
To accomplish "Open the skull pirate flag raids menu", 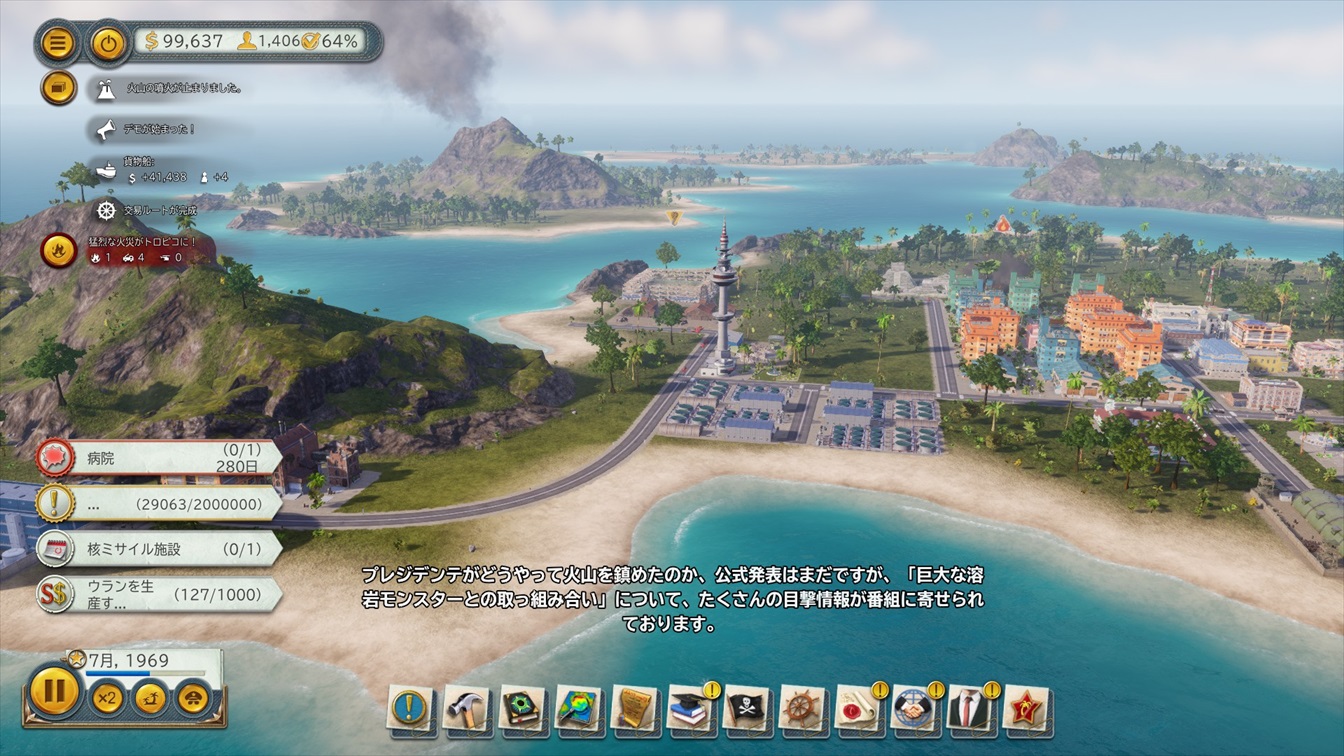I will click(x=746, y=708).
